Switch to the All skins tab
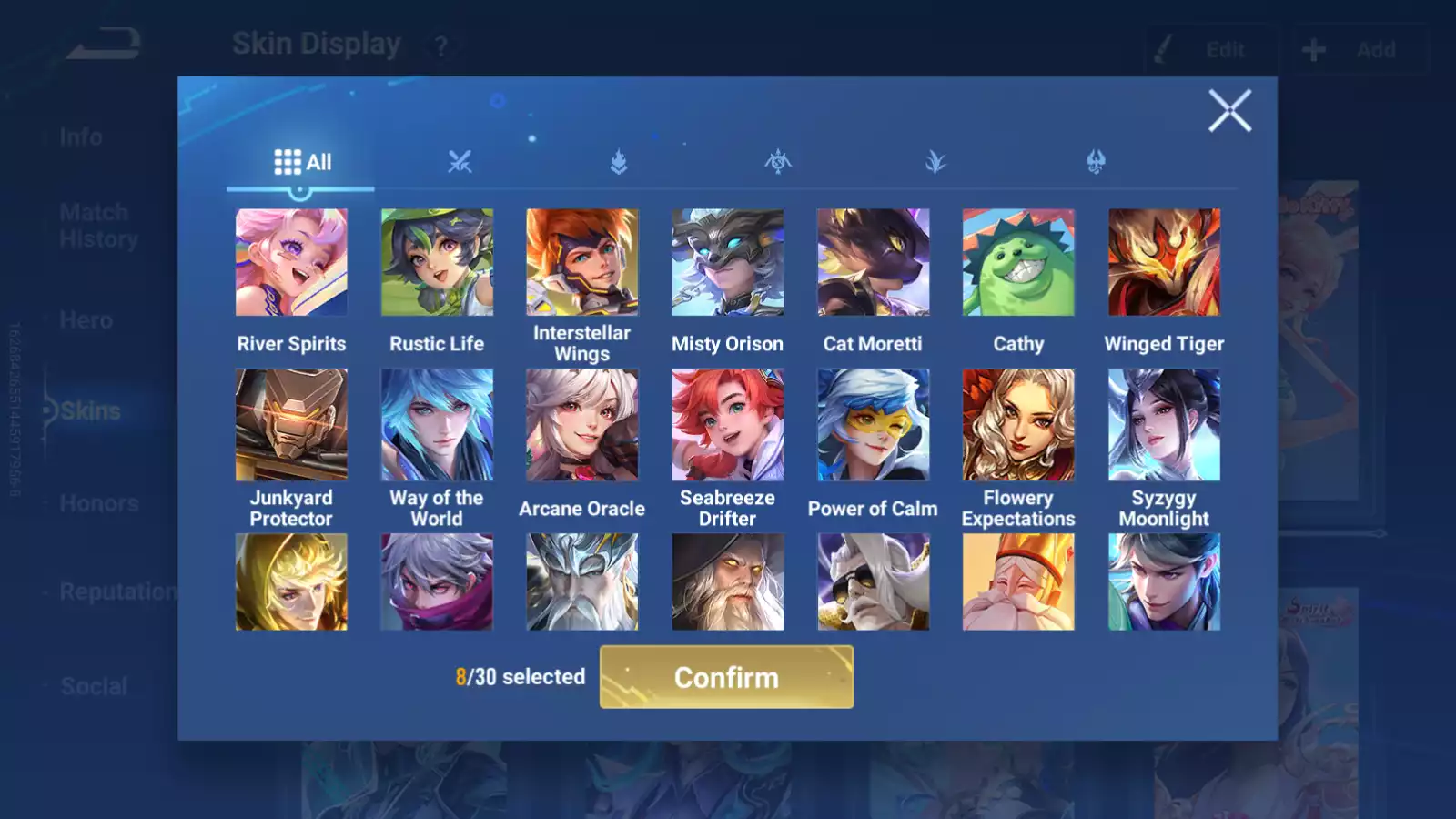 pyautogui.click(x=301, y=162)
